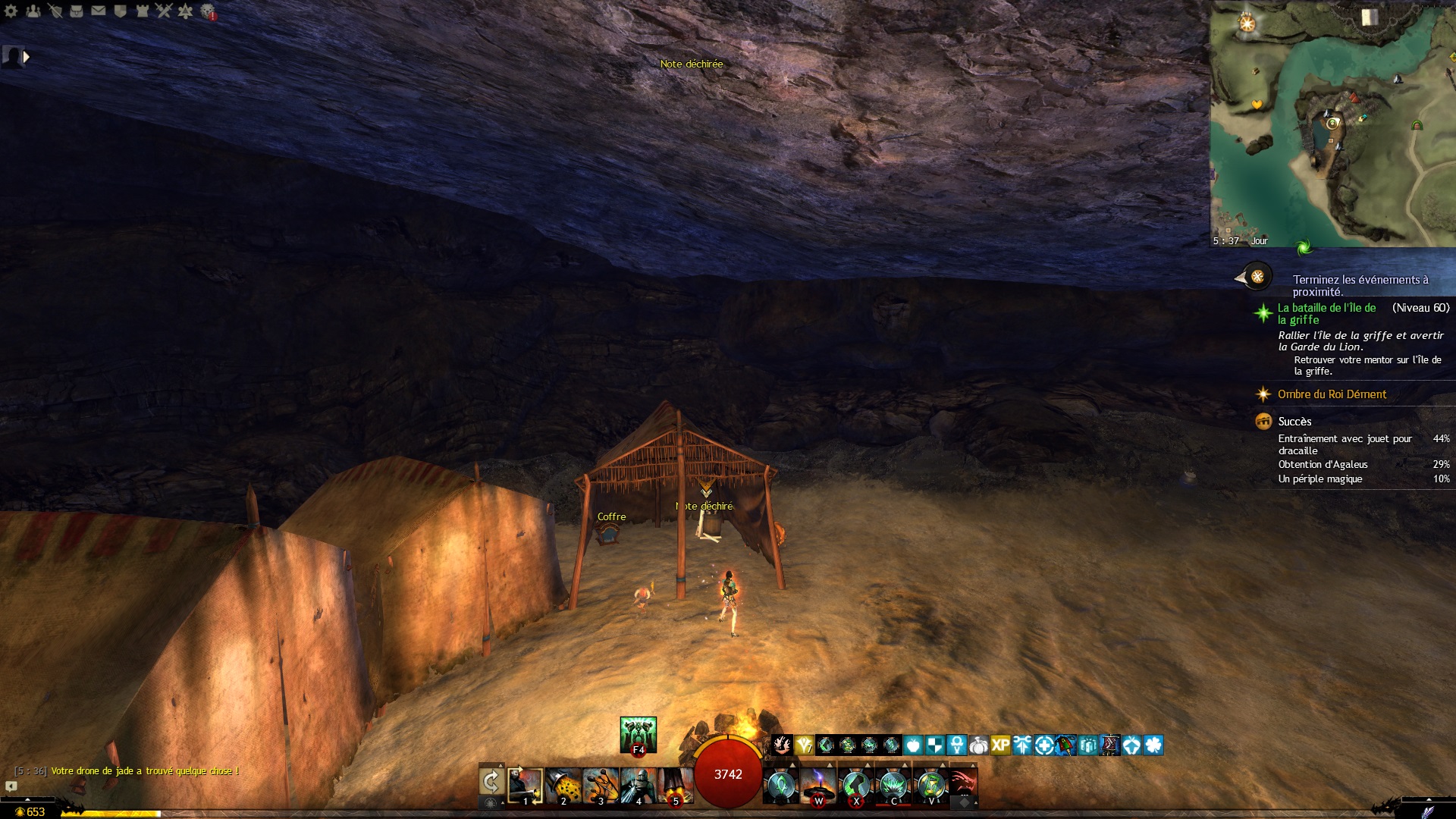Activate the F4 jade mech skill
1456x819 pixels.
pos(638,734)
